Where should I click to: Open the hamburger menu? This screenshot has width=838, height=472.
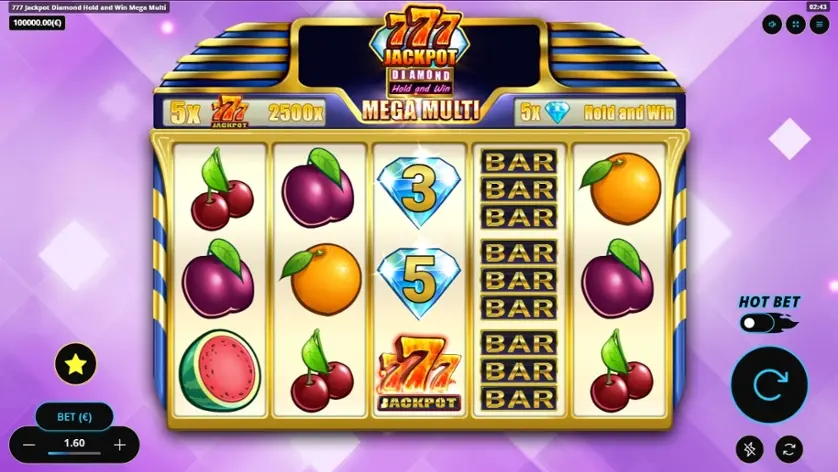tap(818, 24)
